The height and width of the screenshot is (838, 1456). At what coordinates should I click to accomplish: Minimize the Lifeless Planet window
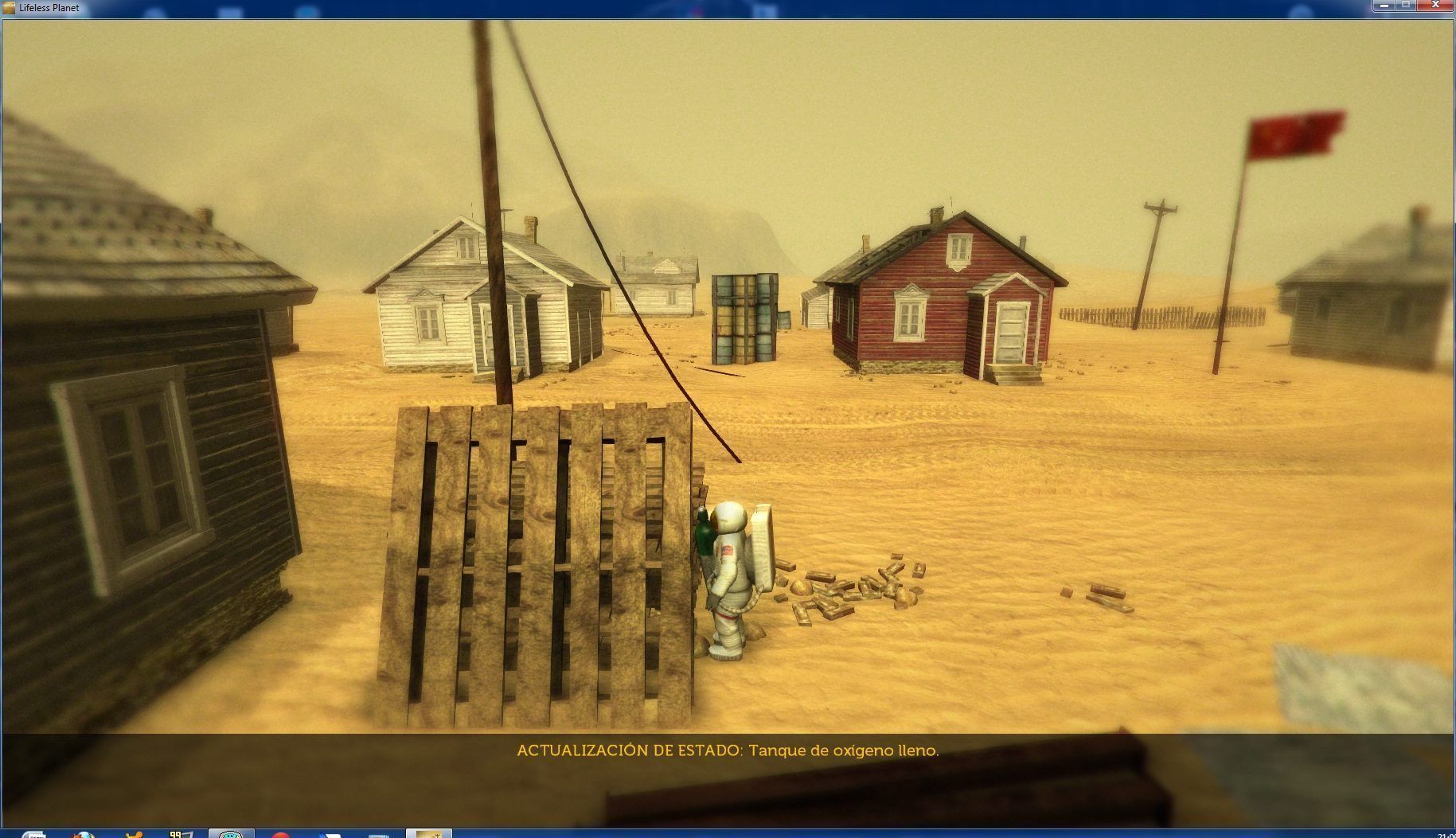point(1385,5)
